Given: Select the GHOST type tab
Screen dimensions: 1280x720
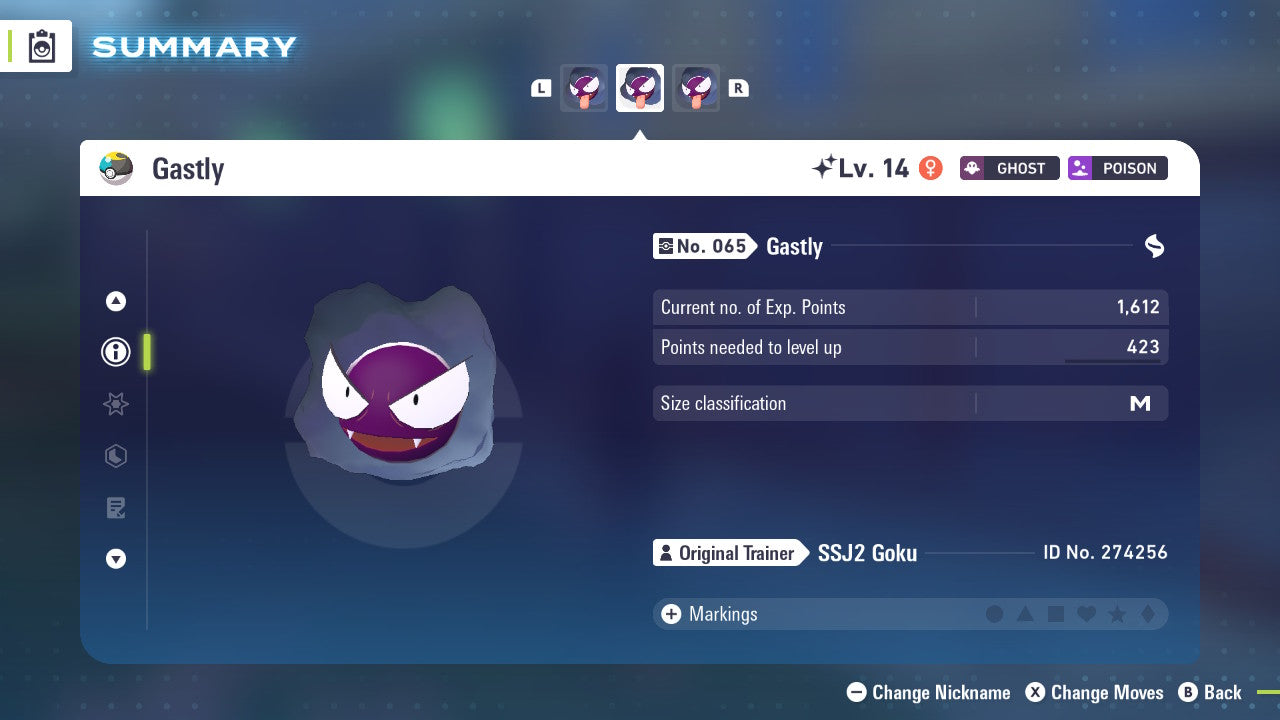Looking at the screenshot, I should pyautogui.click(x=1009, y=168).
